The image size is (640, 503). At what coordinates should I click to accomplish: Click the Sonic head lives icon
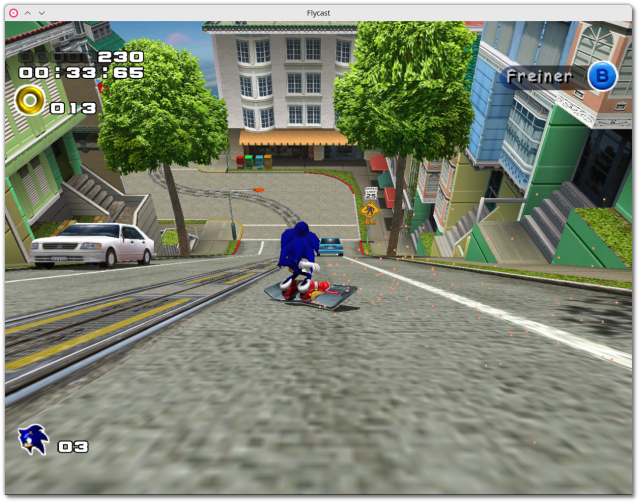pos(32,439)
